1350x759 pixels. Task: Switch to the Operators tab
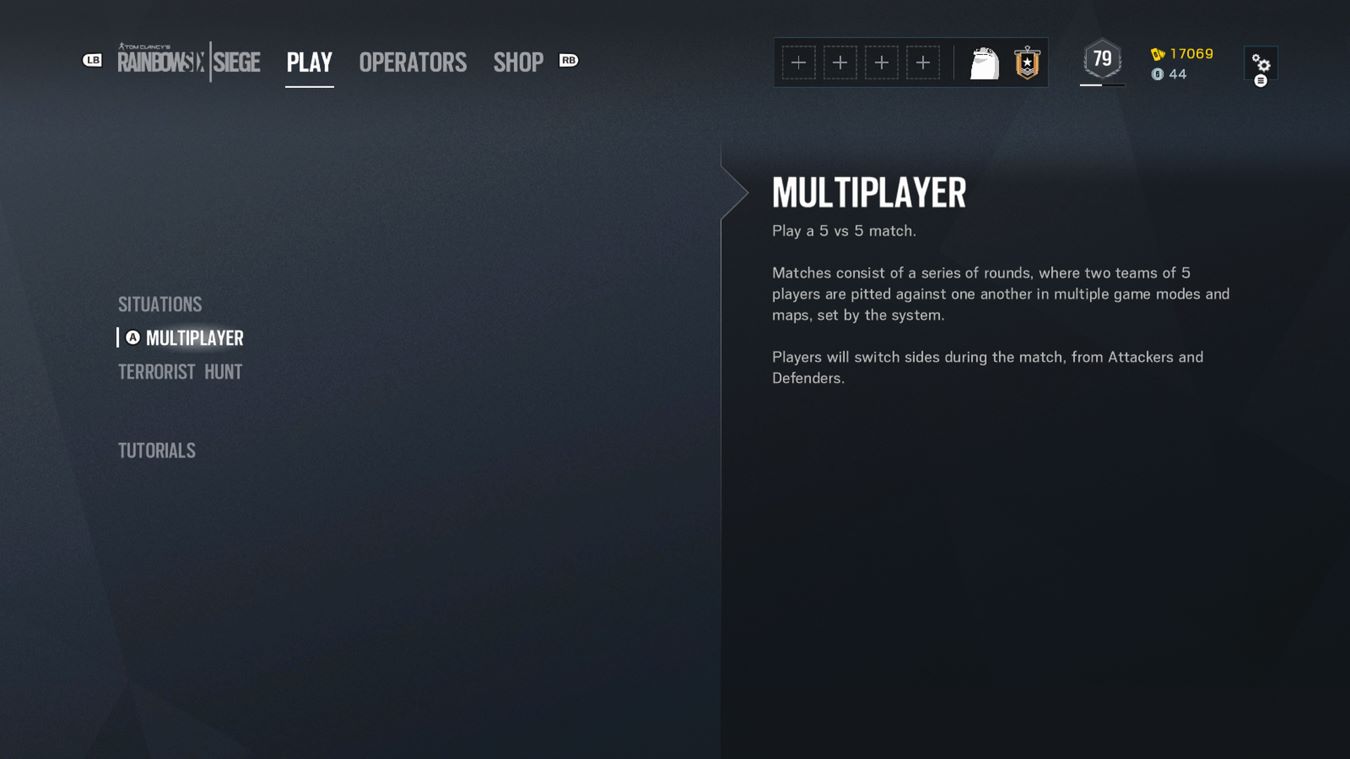412,61
